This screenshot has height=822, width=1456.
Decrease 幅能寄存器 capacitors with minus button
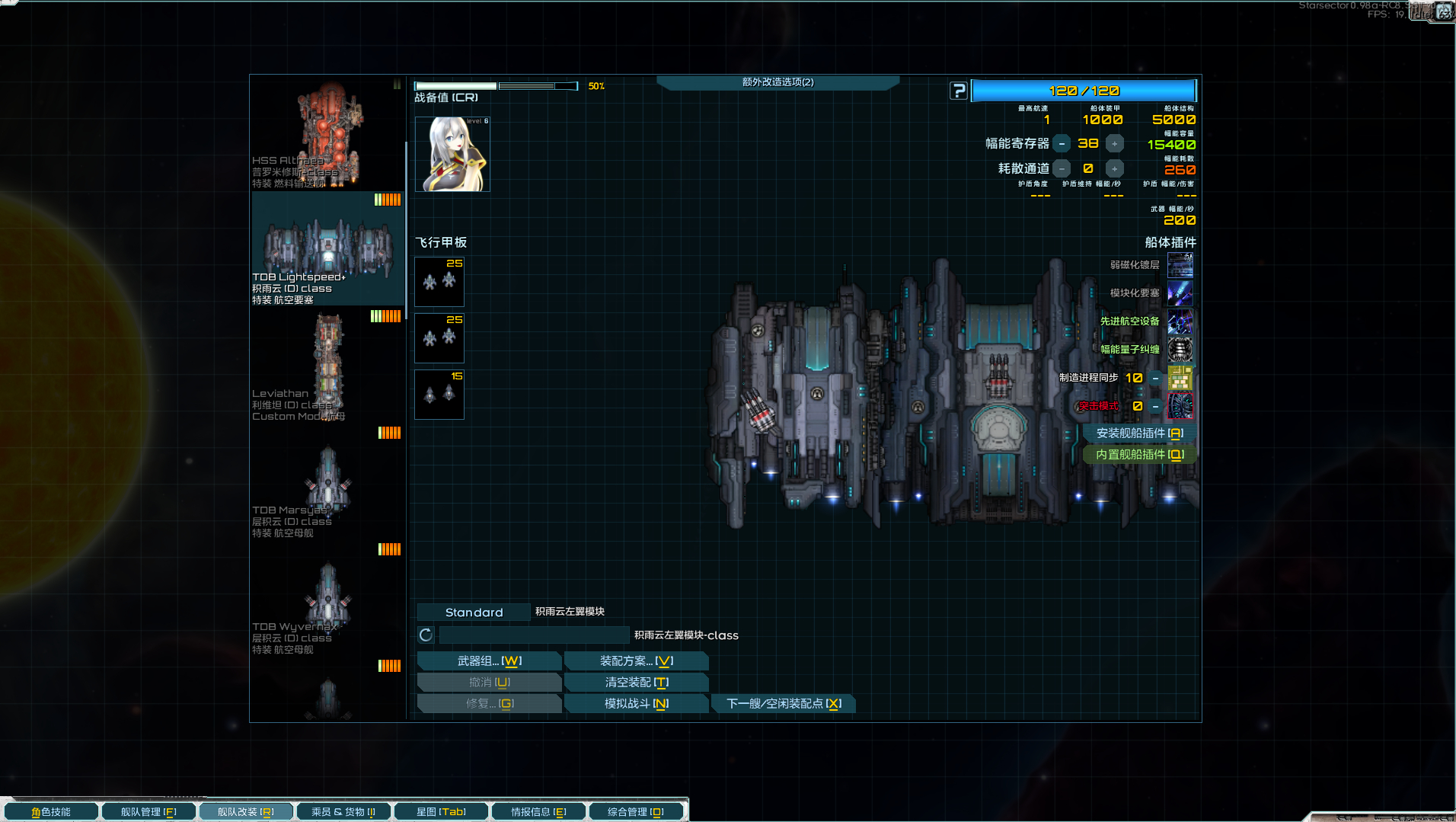click(1062, 144)
